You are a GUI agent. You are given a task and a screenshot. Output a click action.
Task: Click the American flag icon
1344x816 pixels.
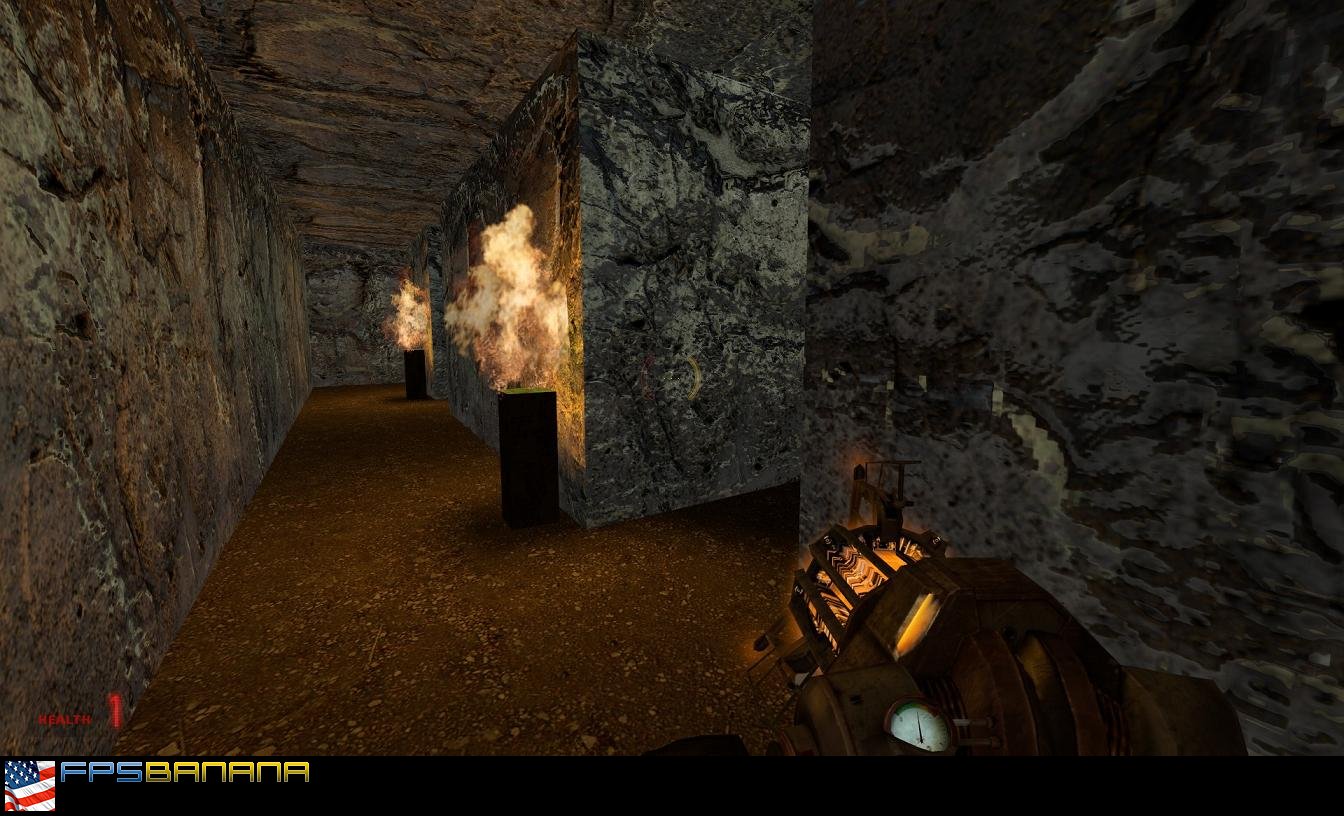tap(30, 785)
